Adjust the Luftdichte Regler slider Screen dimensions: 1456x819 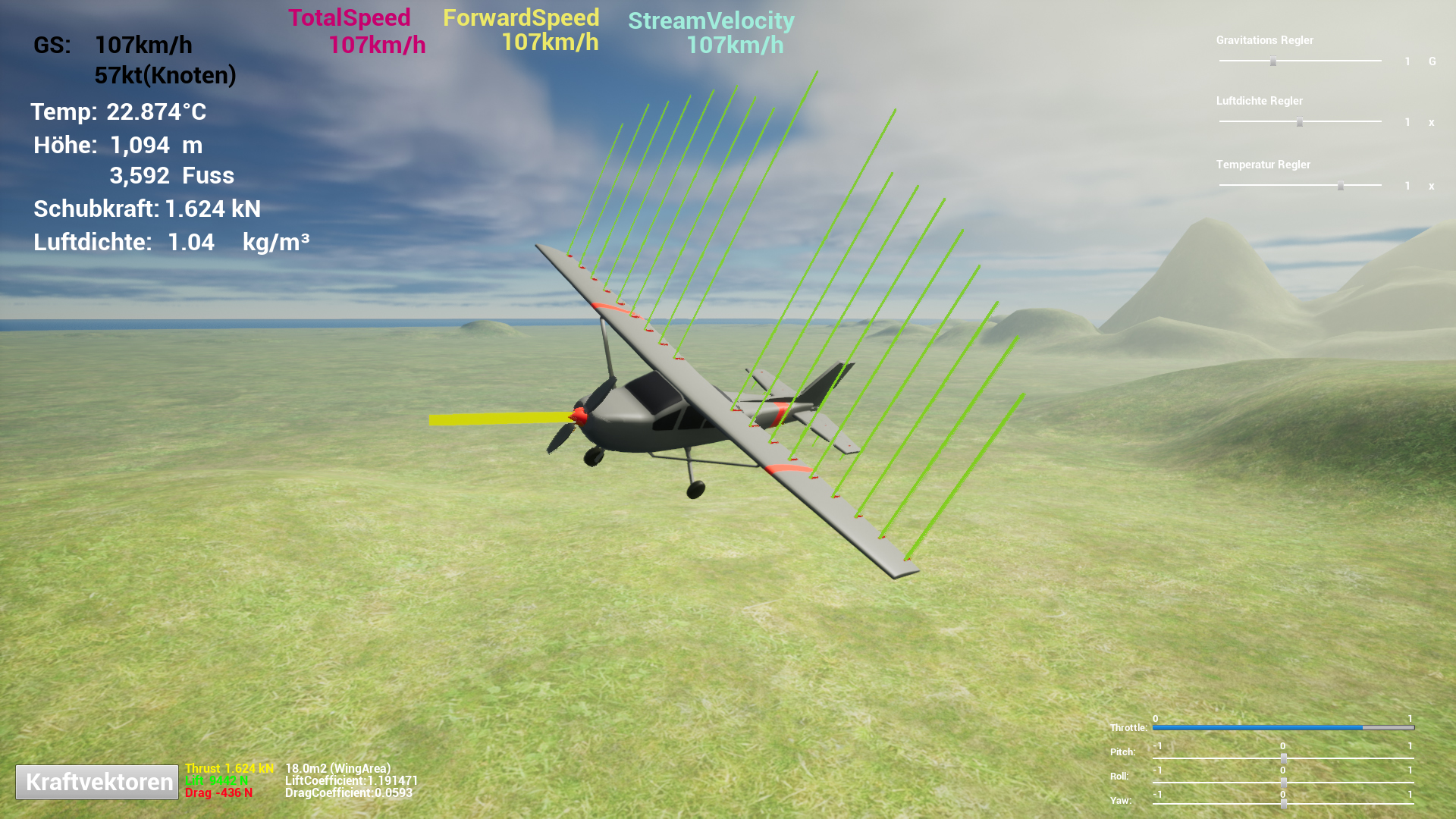pyautogui.click(x=1300, y=121)
